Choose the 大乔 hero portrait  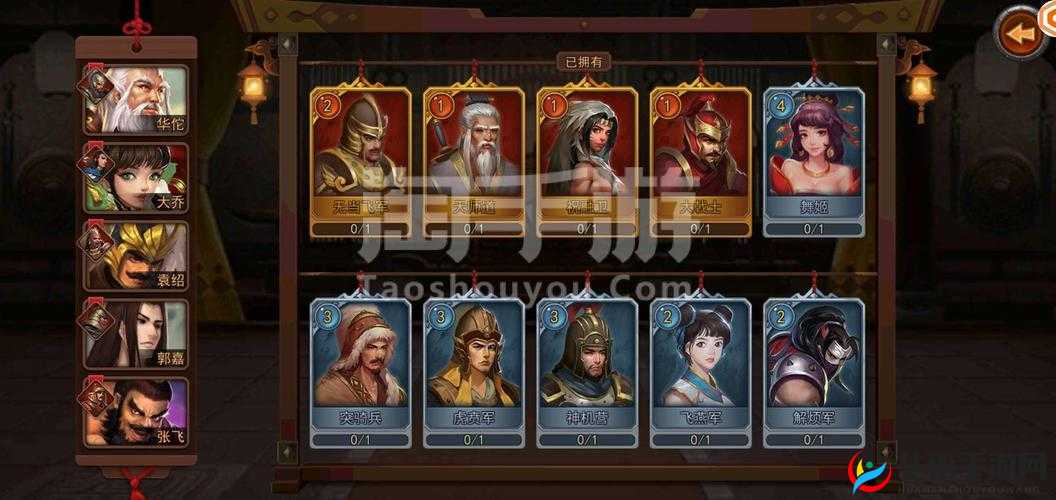pos(136,178)
